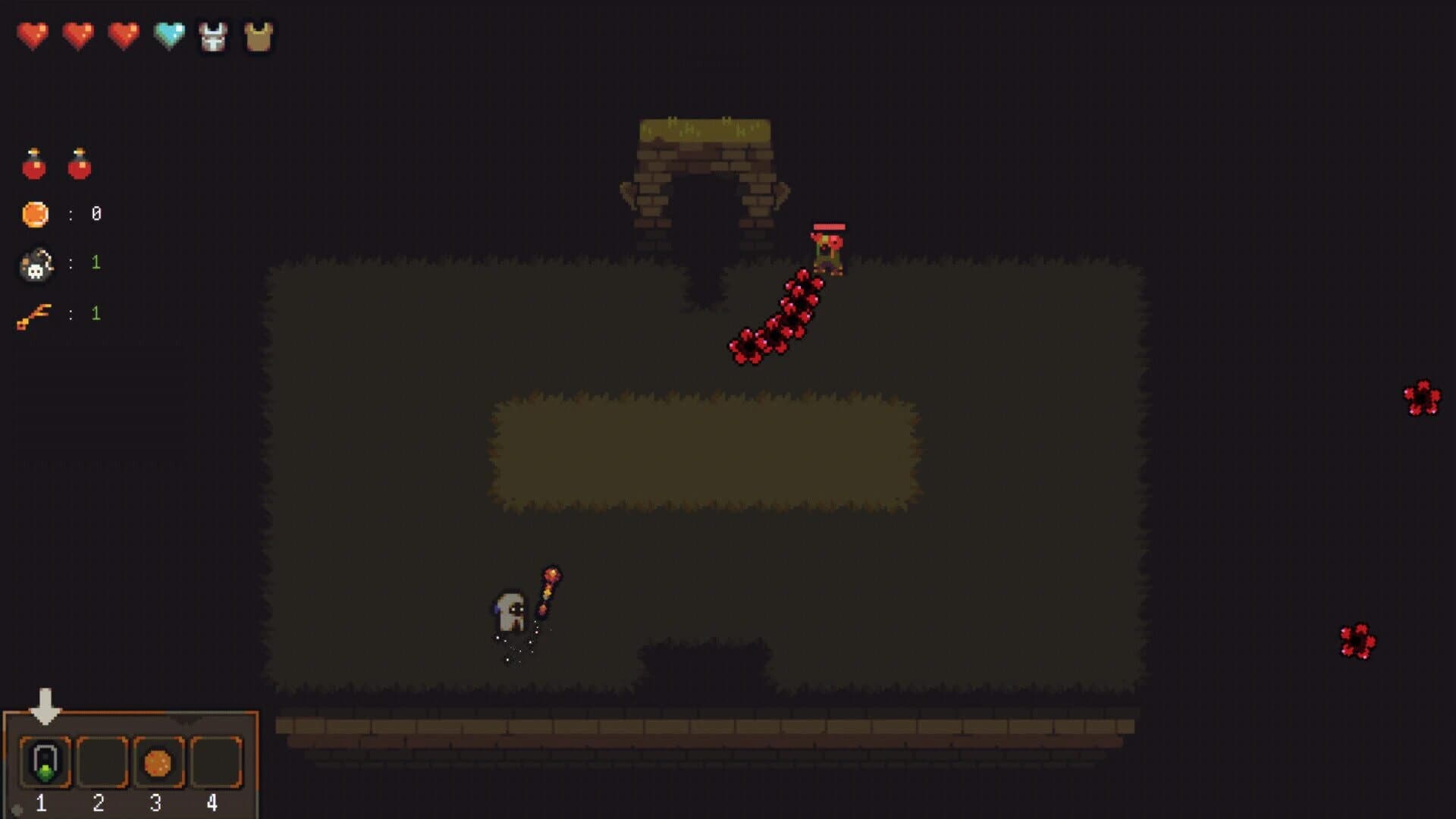Click the first red health potion icon
1456x819 pixels.
(33, 164)
